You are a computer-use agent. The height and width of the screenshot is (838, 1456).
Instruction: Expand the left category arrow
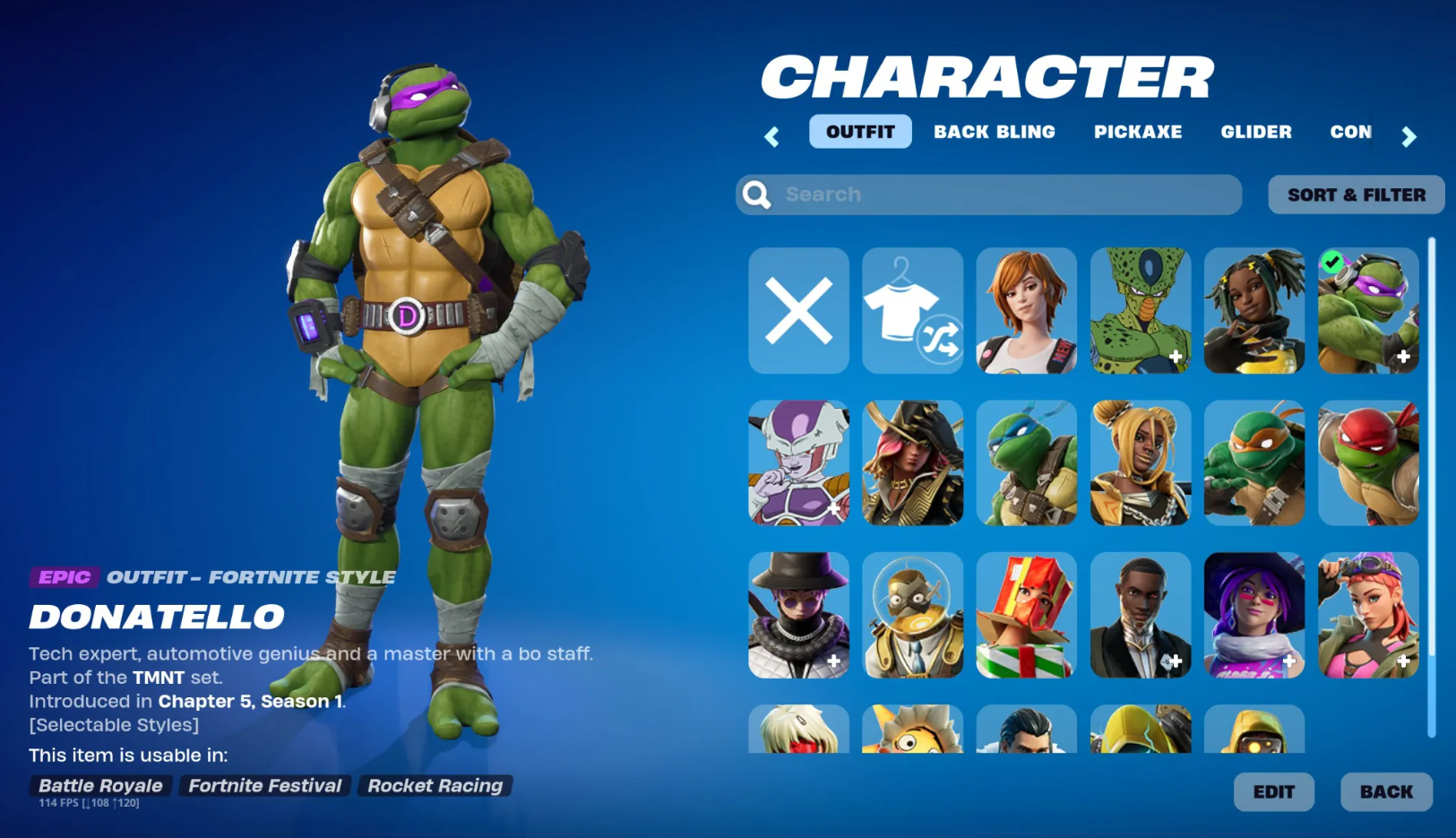pyautogui.click(x=771, y=136)
